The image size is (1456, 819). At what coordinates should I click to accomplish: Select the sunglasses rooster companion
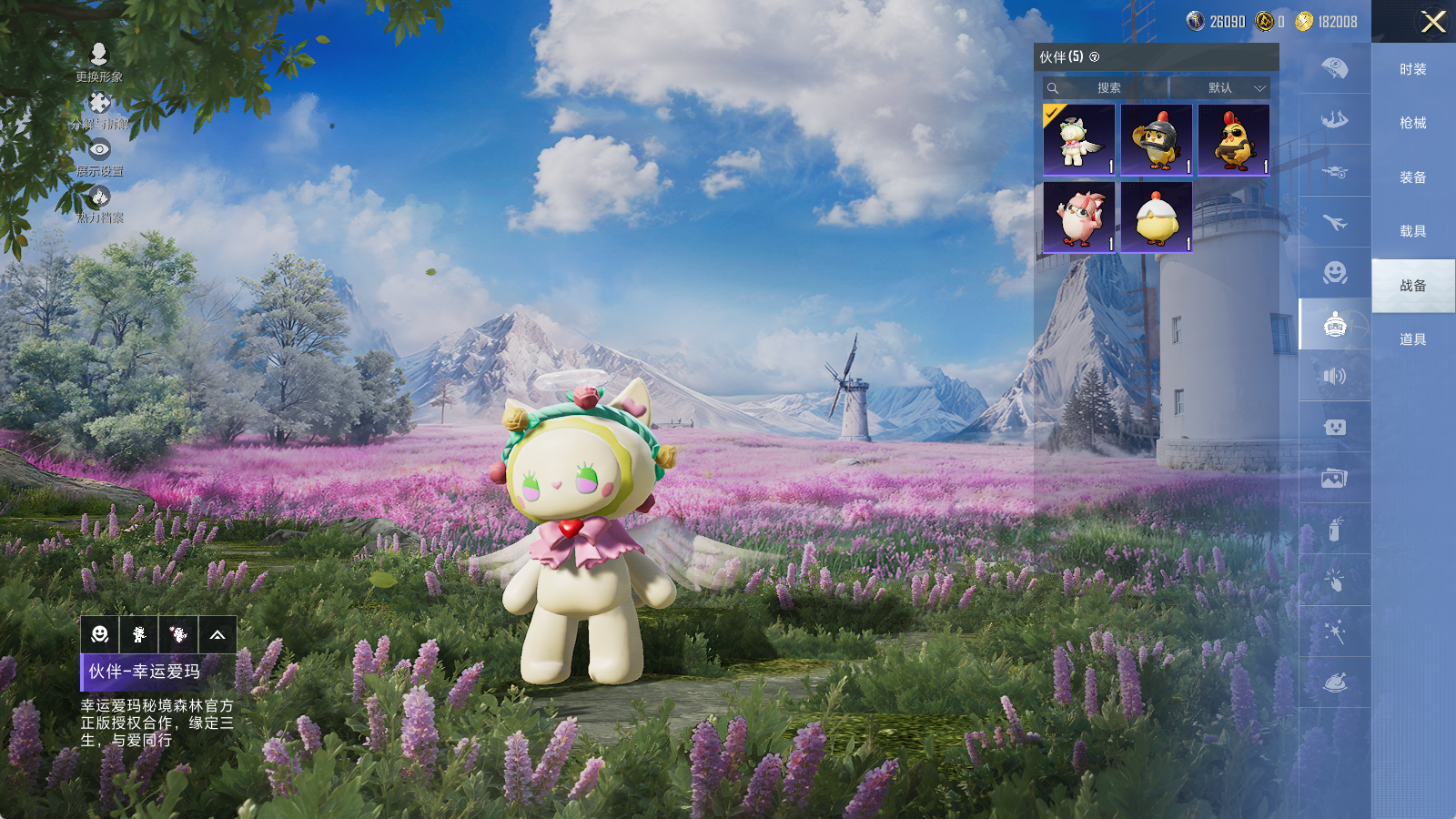point(1234,139)
